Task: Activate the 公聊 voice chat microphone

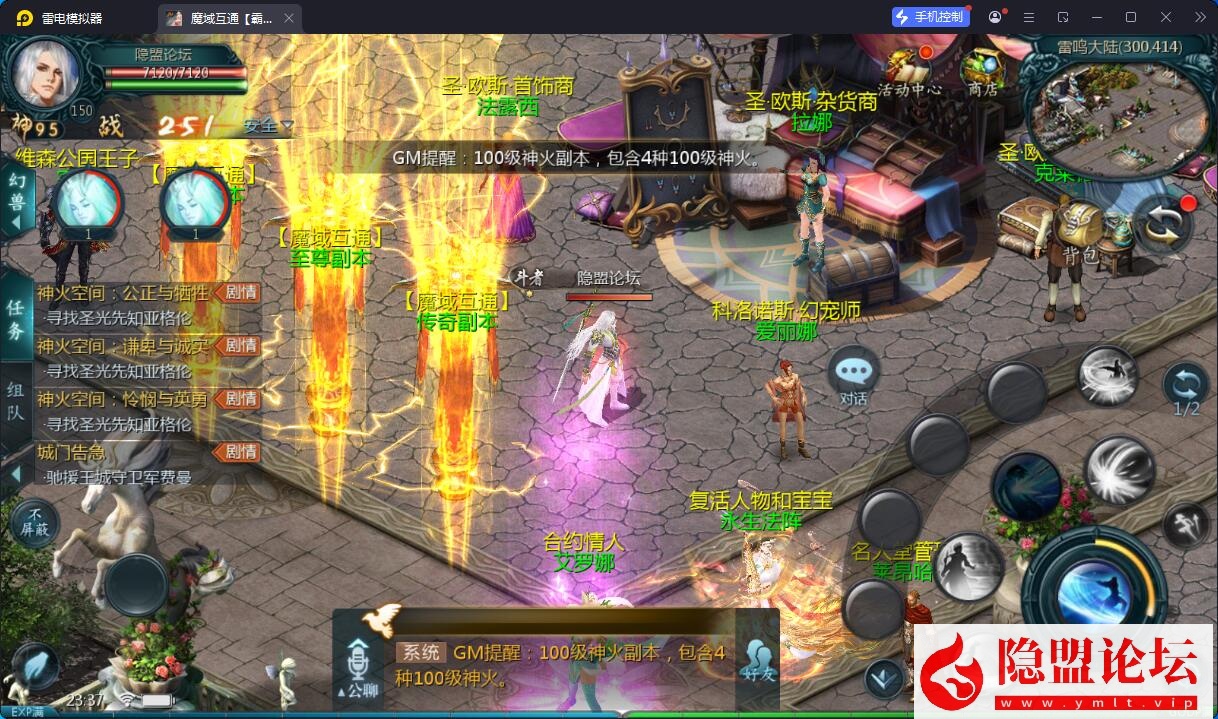Action: click(357, 665)
